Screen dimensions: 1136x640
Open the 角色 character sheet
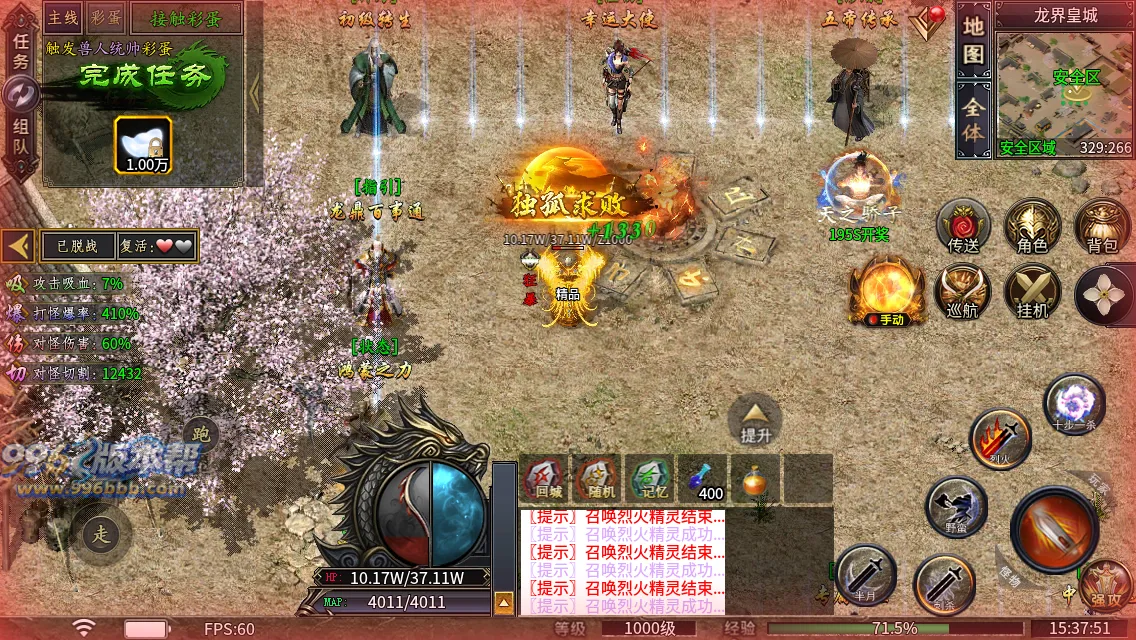pyautogui.click(x=1032, y=227)
